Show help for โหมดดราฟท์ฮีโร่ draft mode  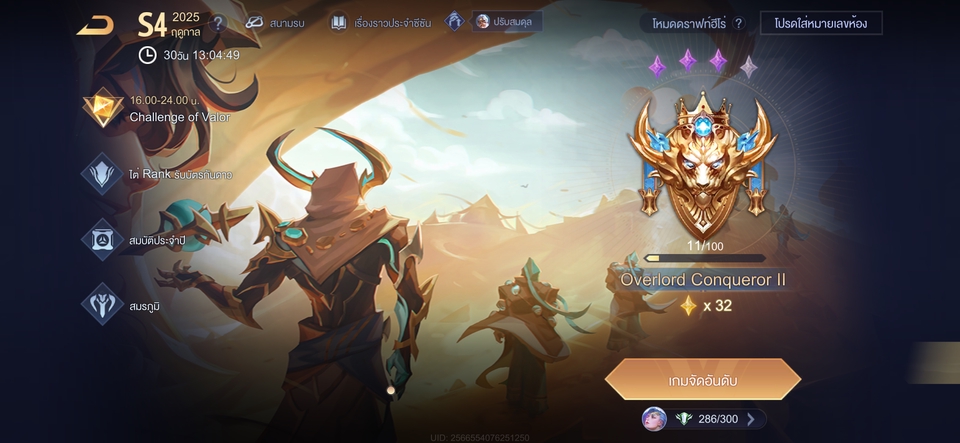click(739, 23)
